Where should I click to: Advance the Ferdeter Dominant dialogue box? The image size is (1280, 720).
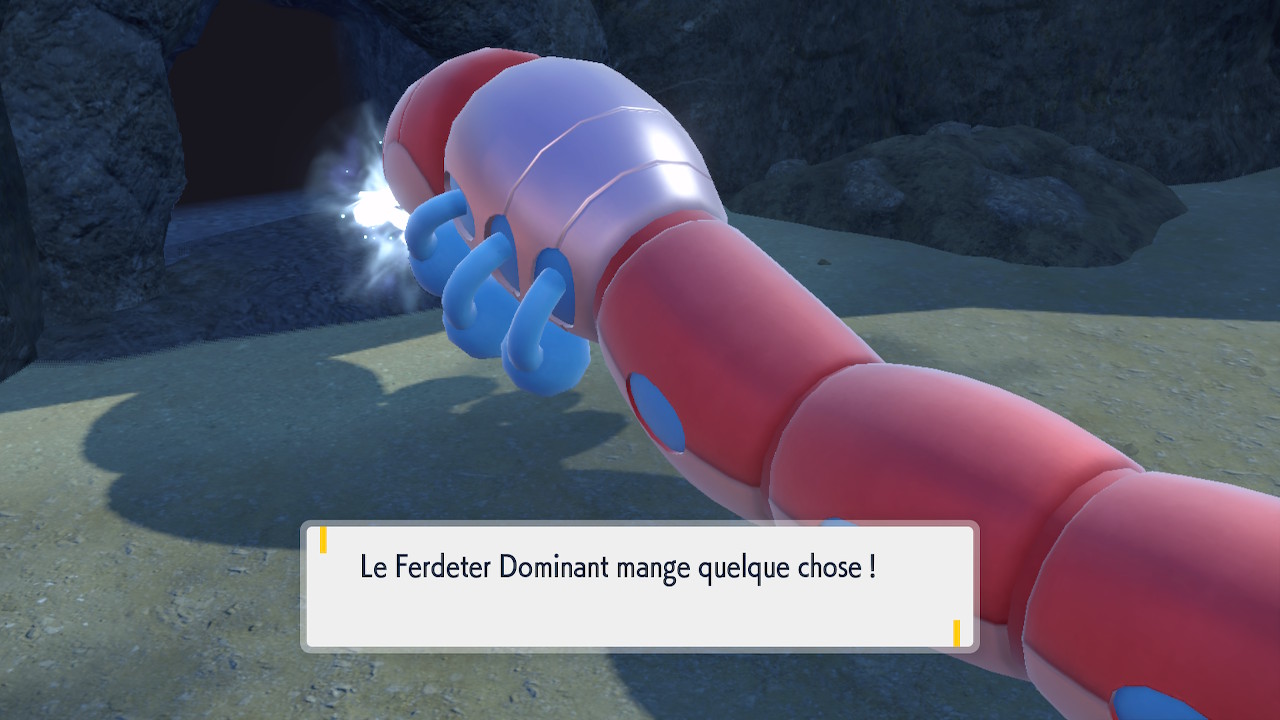(639, 586)
